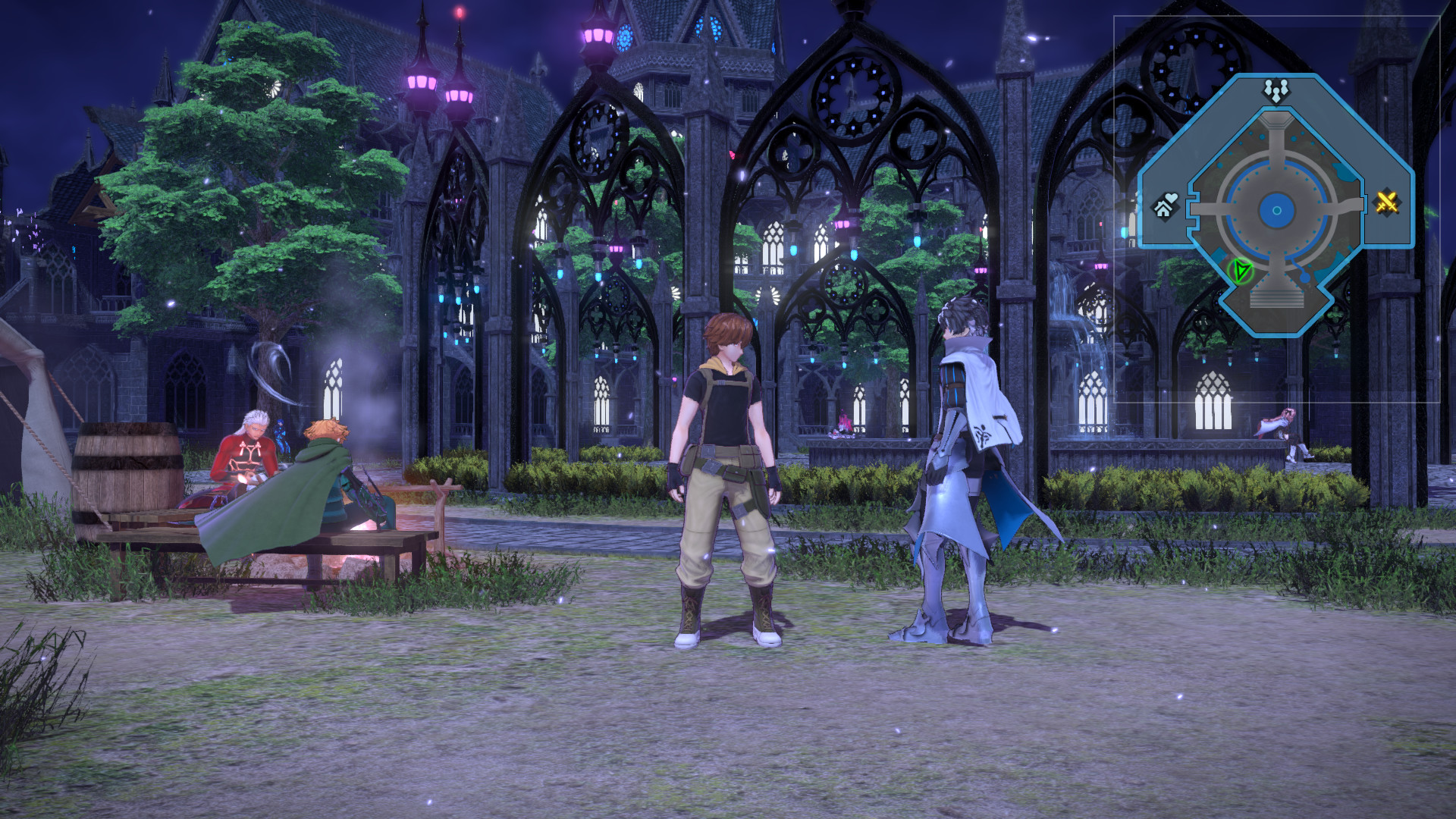Click the home and heart hub icon on minimap

(x=1164, y=207)
